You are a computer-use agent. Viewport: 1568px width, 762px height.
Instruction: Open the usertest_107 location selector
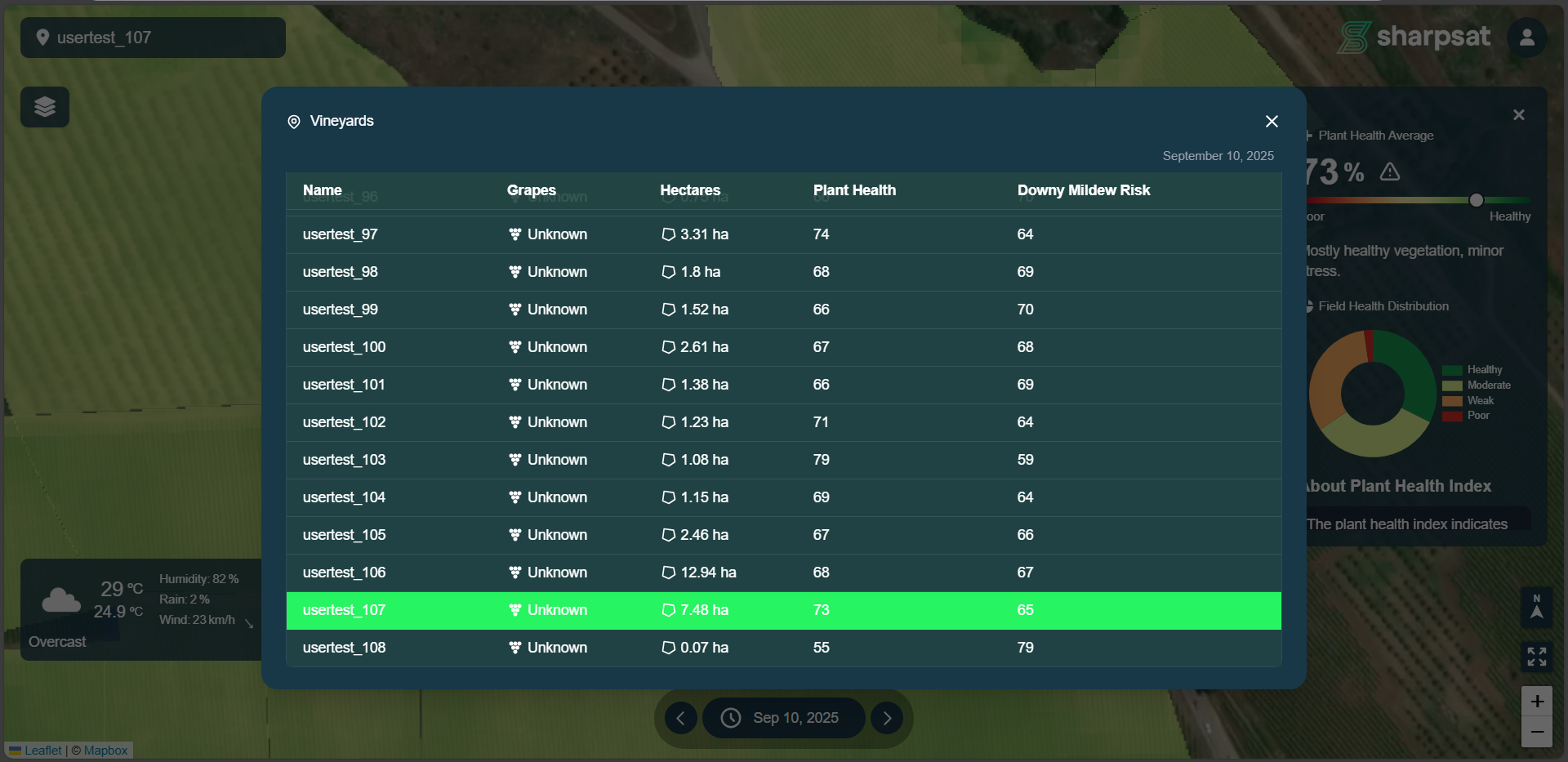tap(153, 38)
